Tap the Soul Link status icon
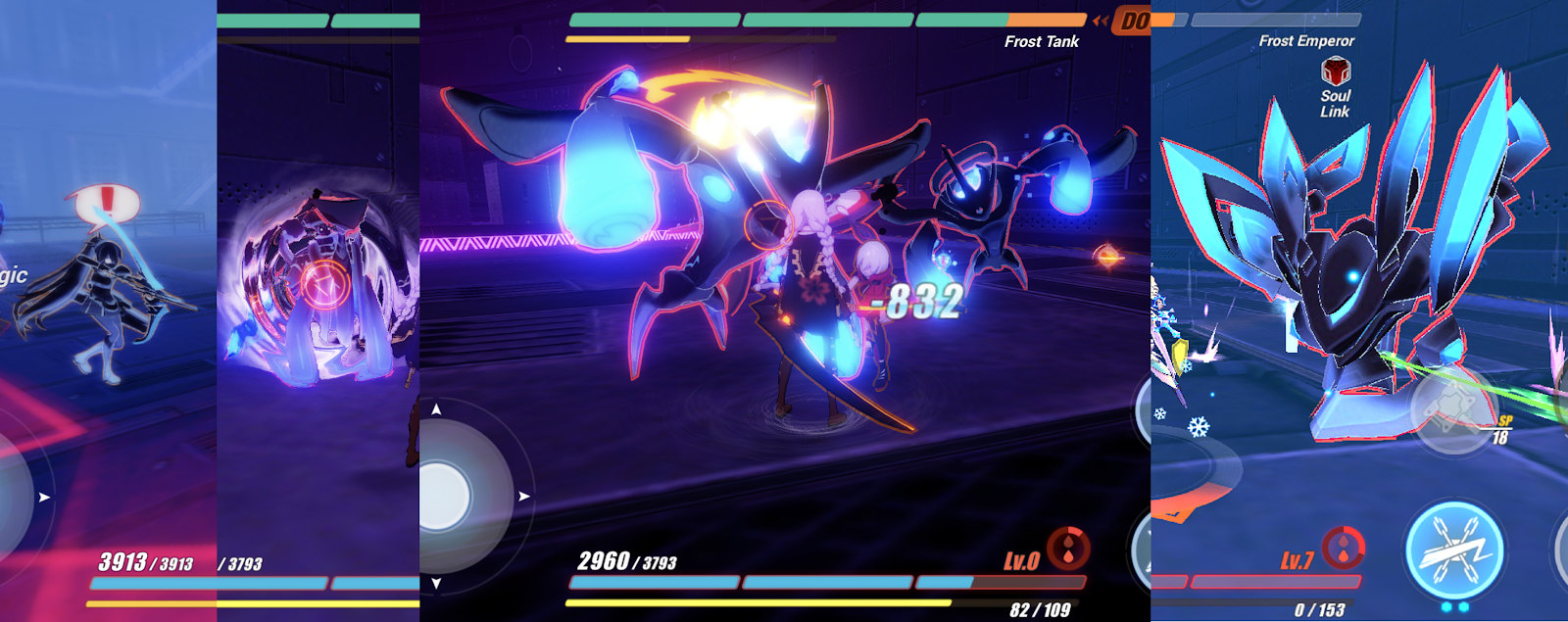The height and width of the screenshot is (622, 1568). tap(1336, 72)
